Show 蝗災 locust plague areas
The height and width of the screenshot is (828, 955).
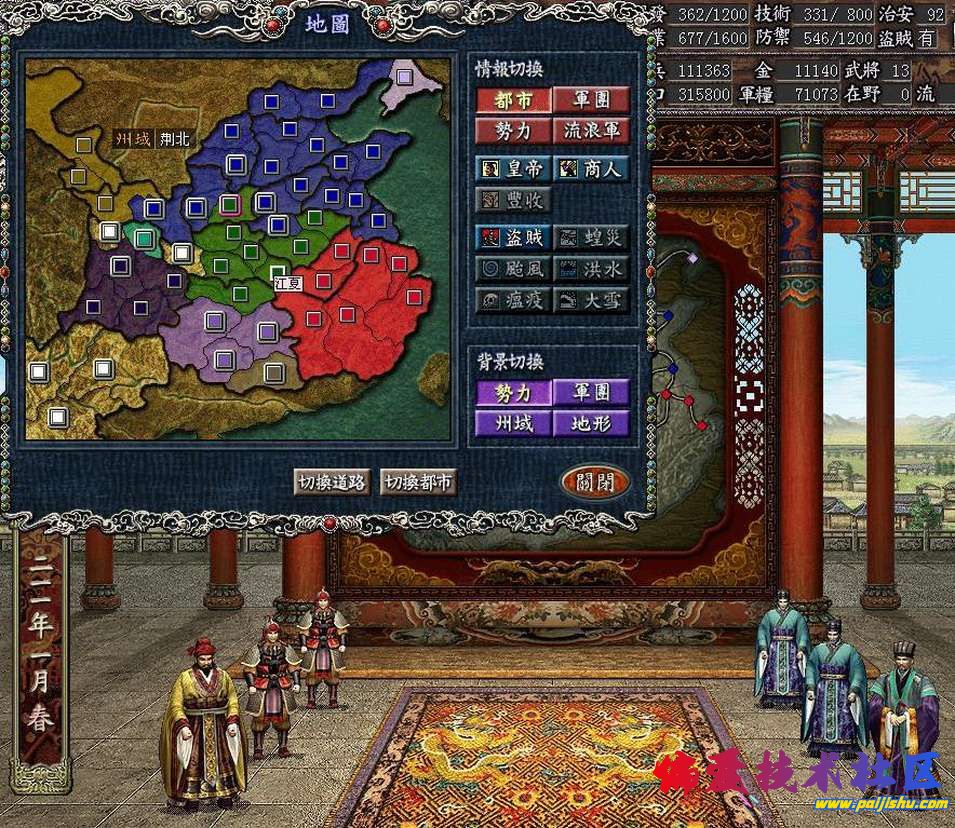coord(592,238)
